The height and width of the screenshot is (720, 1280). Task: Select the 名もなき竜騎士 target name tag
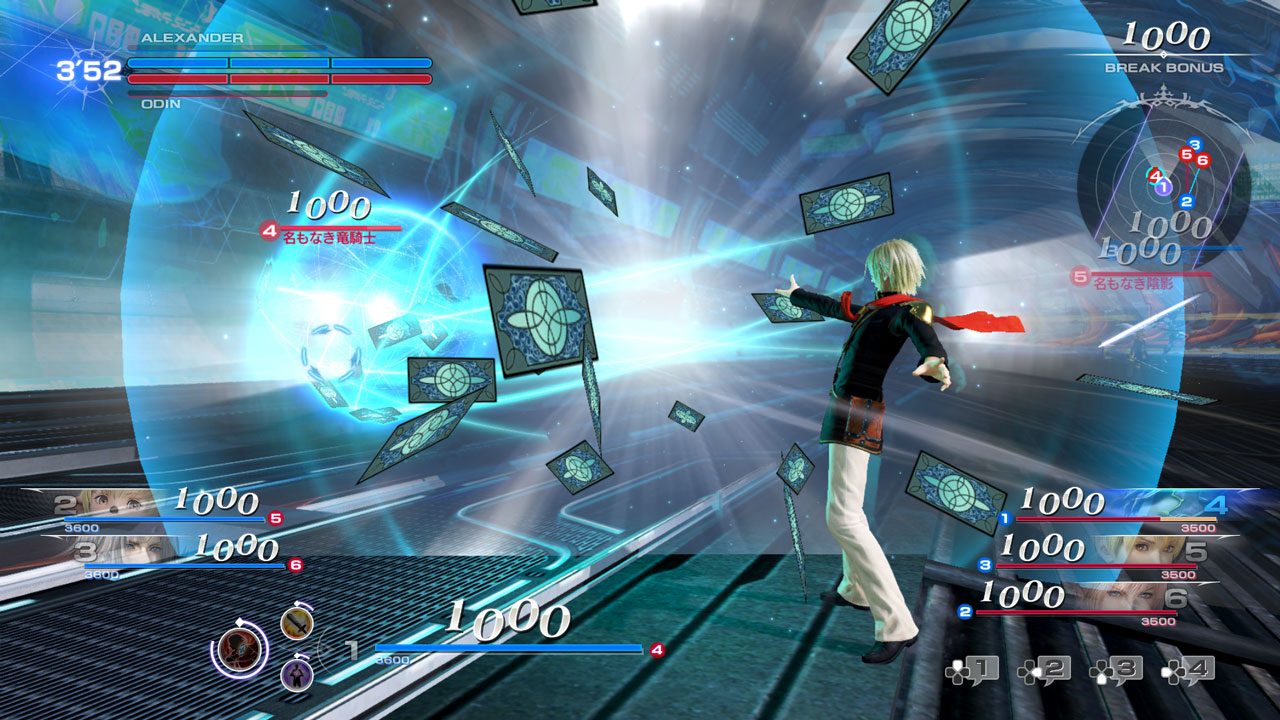click(x=328, y=240)
